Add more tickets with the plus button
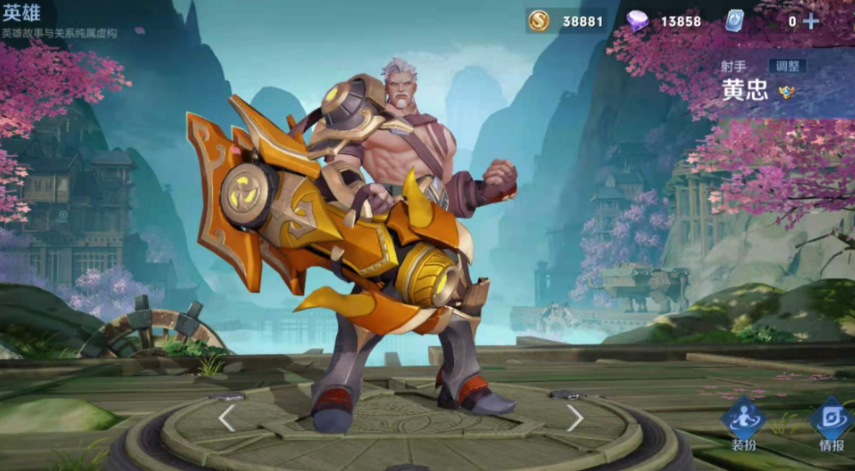This screenshot has width=855, height=471. 811,20
